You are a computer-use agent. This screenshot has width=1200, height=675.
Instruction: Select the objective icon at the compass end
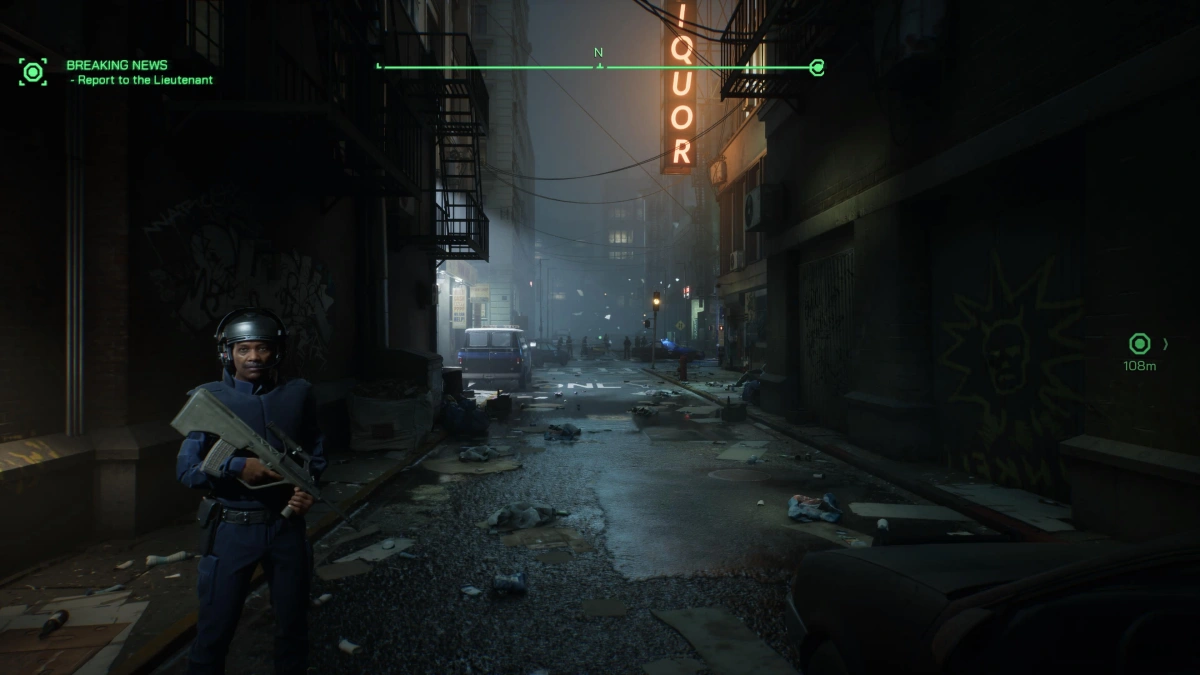tap(817, 68)
